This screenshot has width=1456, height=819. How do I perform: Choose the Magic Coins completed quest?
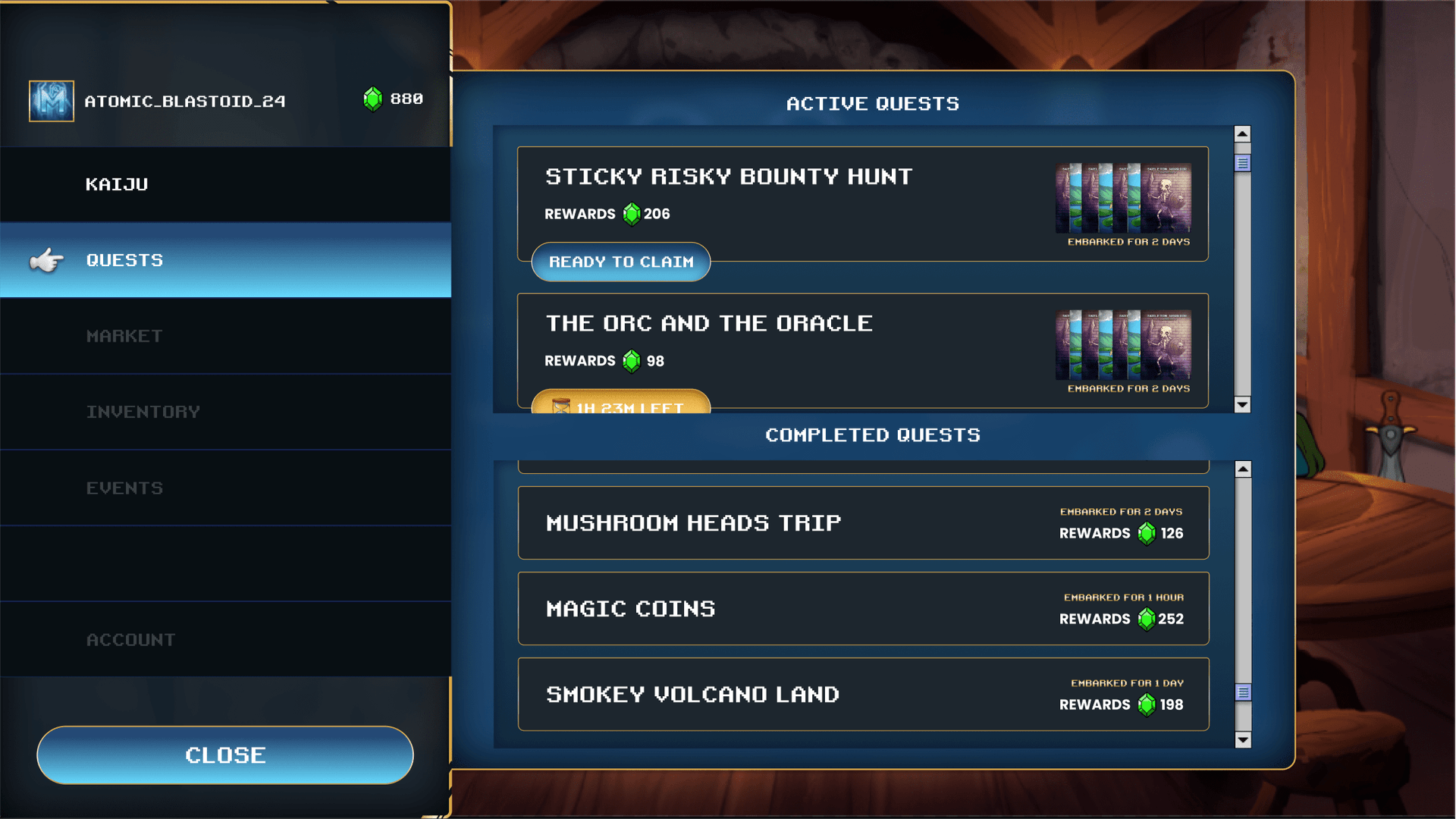click(863, 609)
